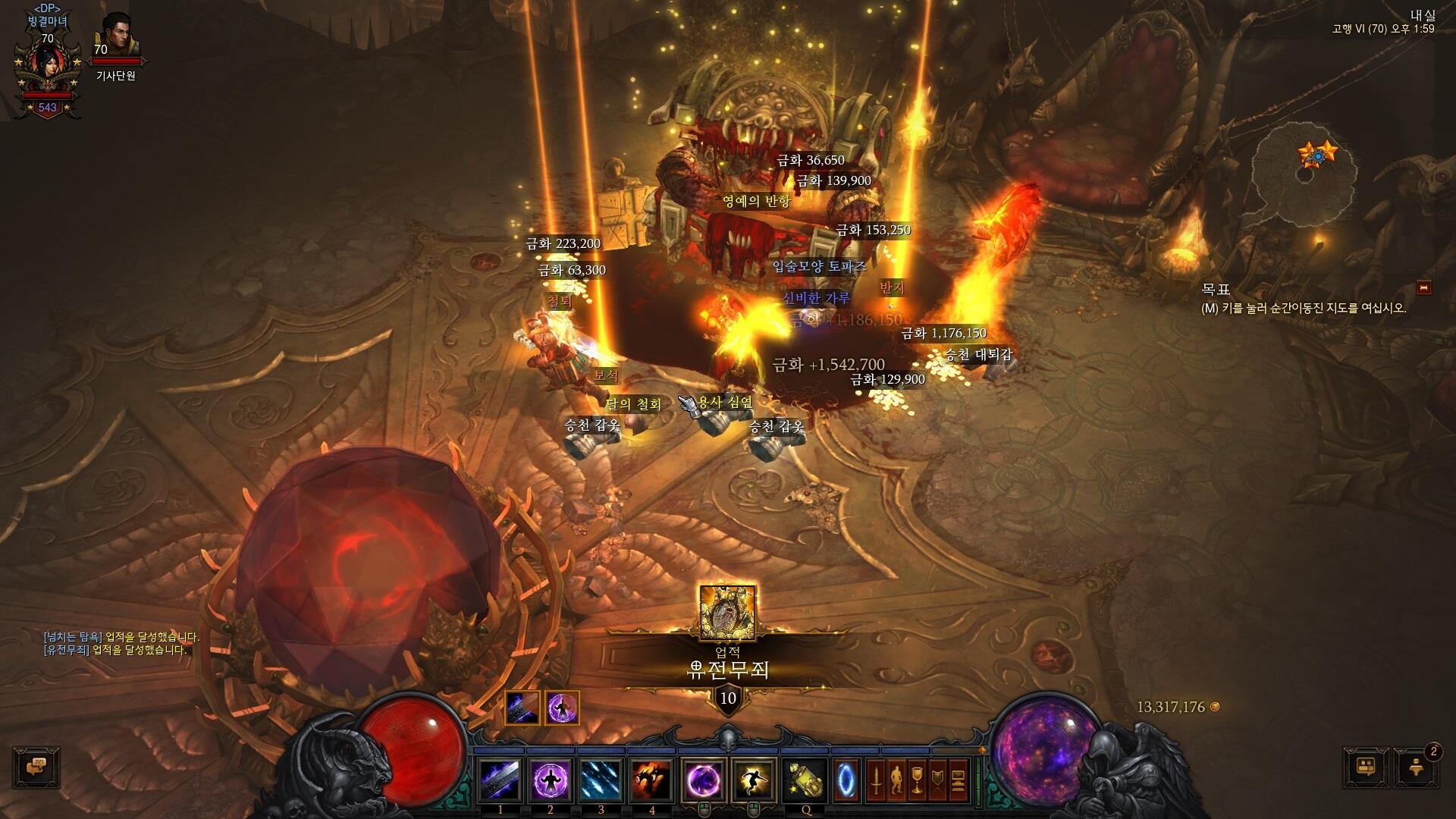Use the yellow running figure skill
Viewport: 1456px width, 819px height.
coord(754,780)
